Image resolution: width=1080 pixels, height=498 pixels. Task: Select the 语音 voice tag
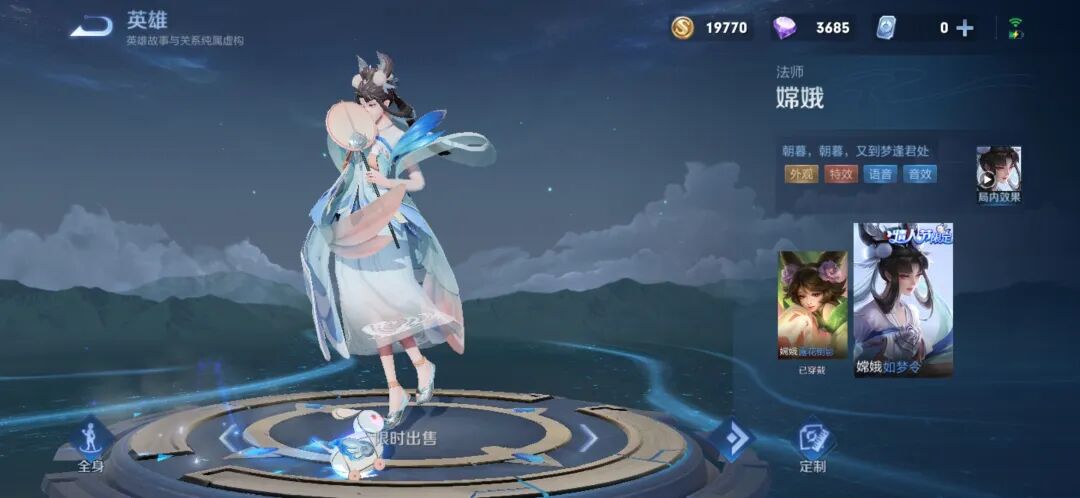coord(880,174)
